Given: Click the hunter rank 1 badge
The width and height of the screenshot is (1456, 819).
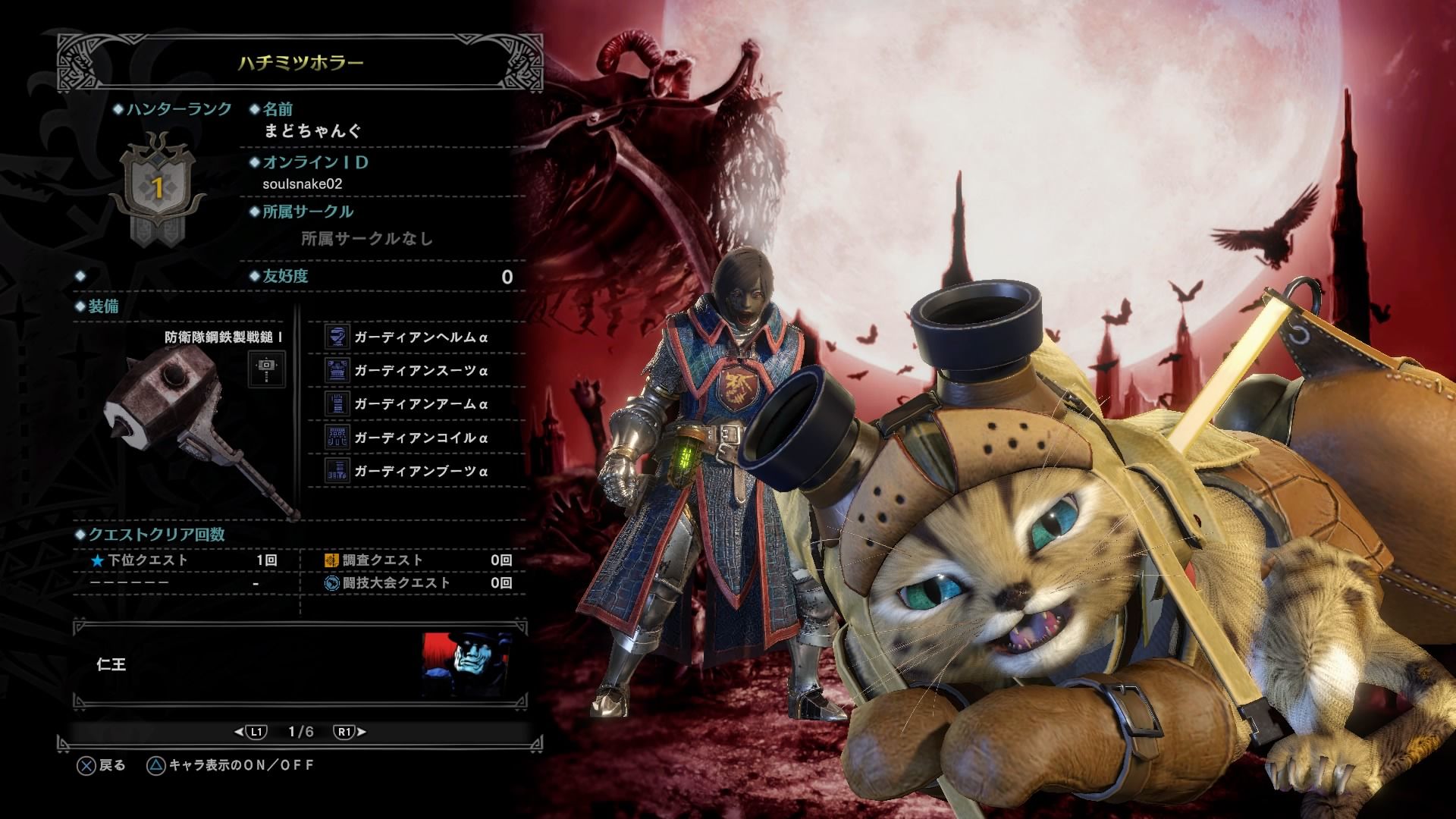Looking at the screenshot, I should click(158, 187).
